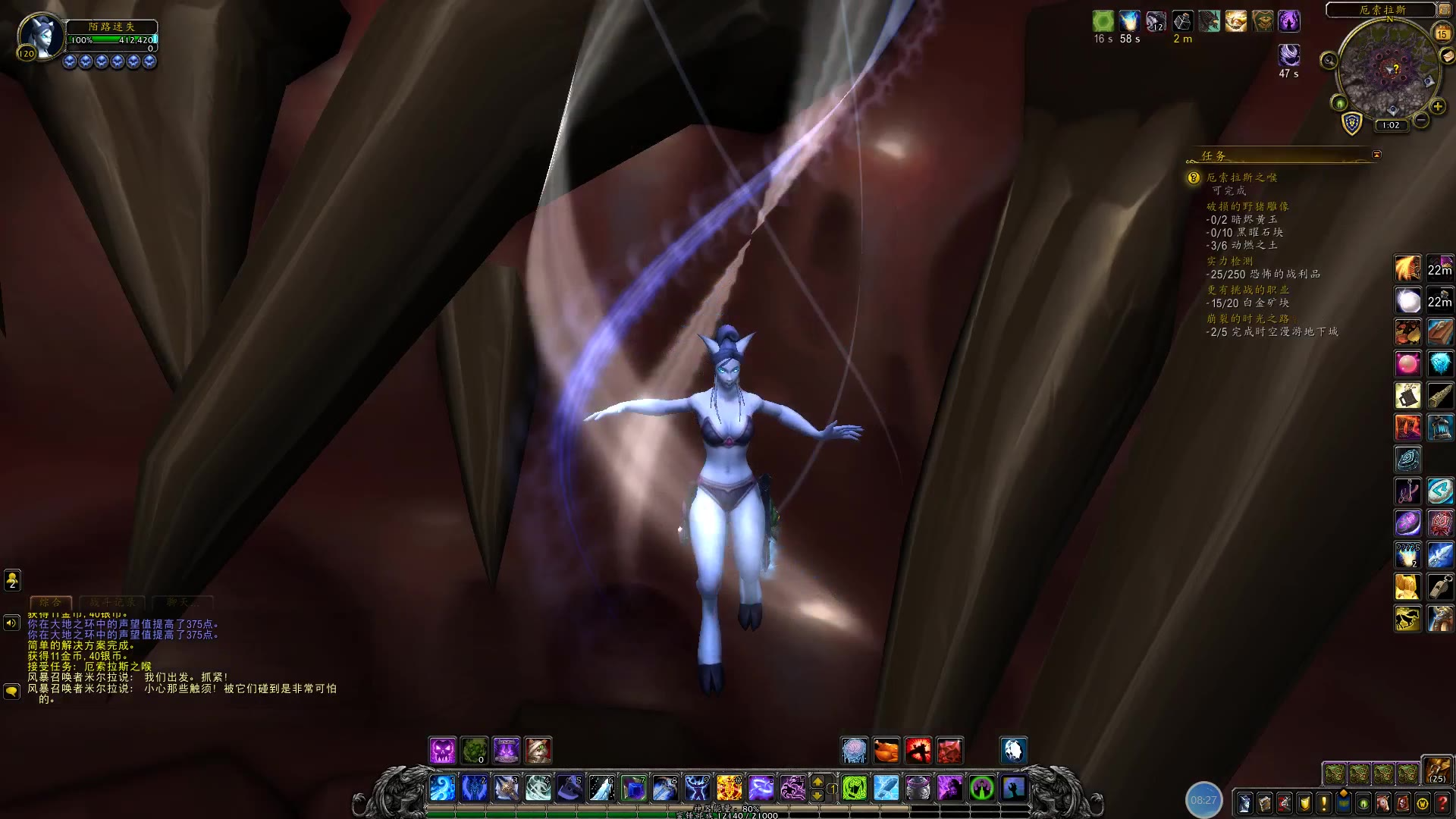Select the 厄索拉斯之喉 quest in the tracker

tap(1241, 177)
